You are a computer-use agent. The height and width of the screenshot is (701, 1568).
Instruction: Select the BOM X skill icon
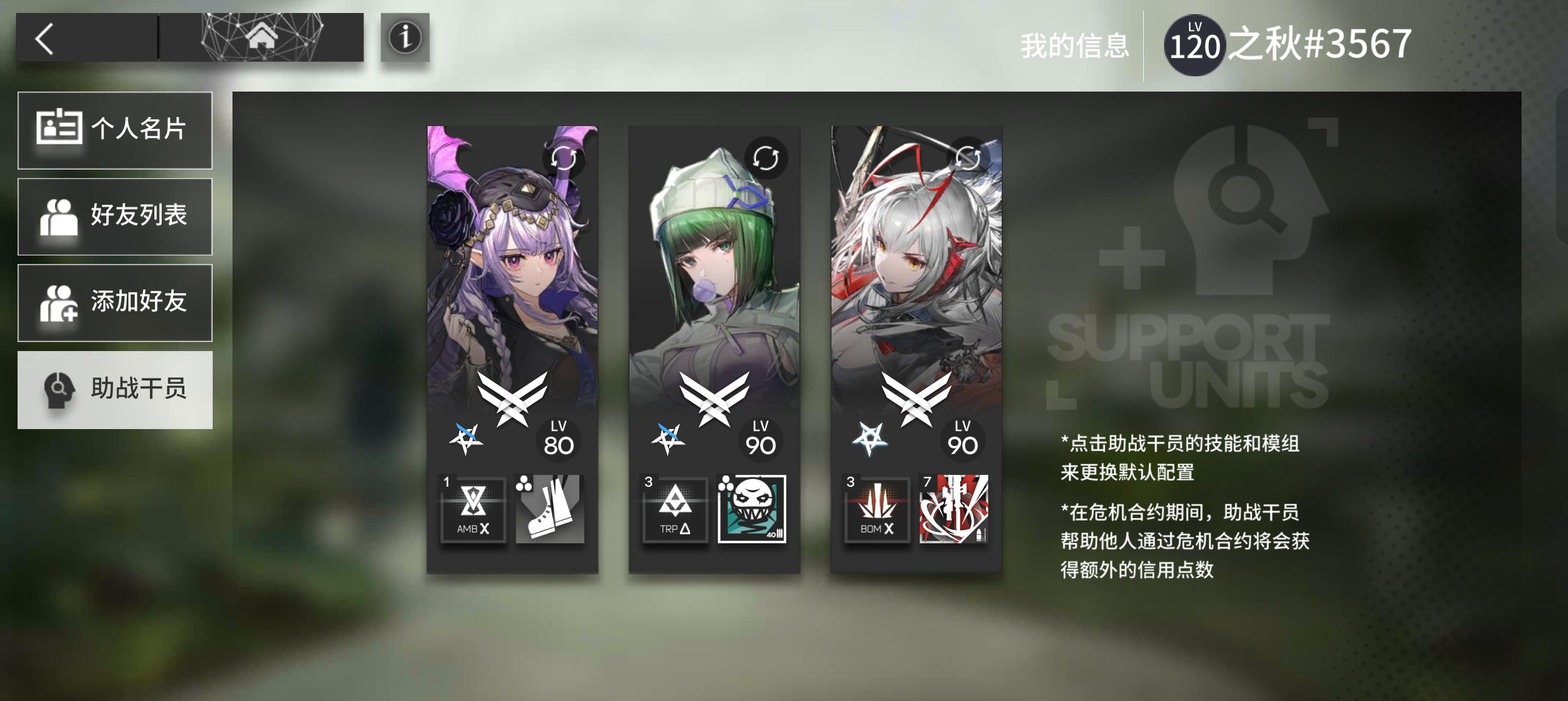[877, 510]
